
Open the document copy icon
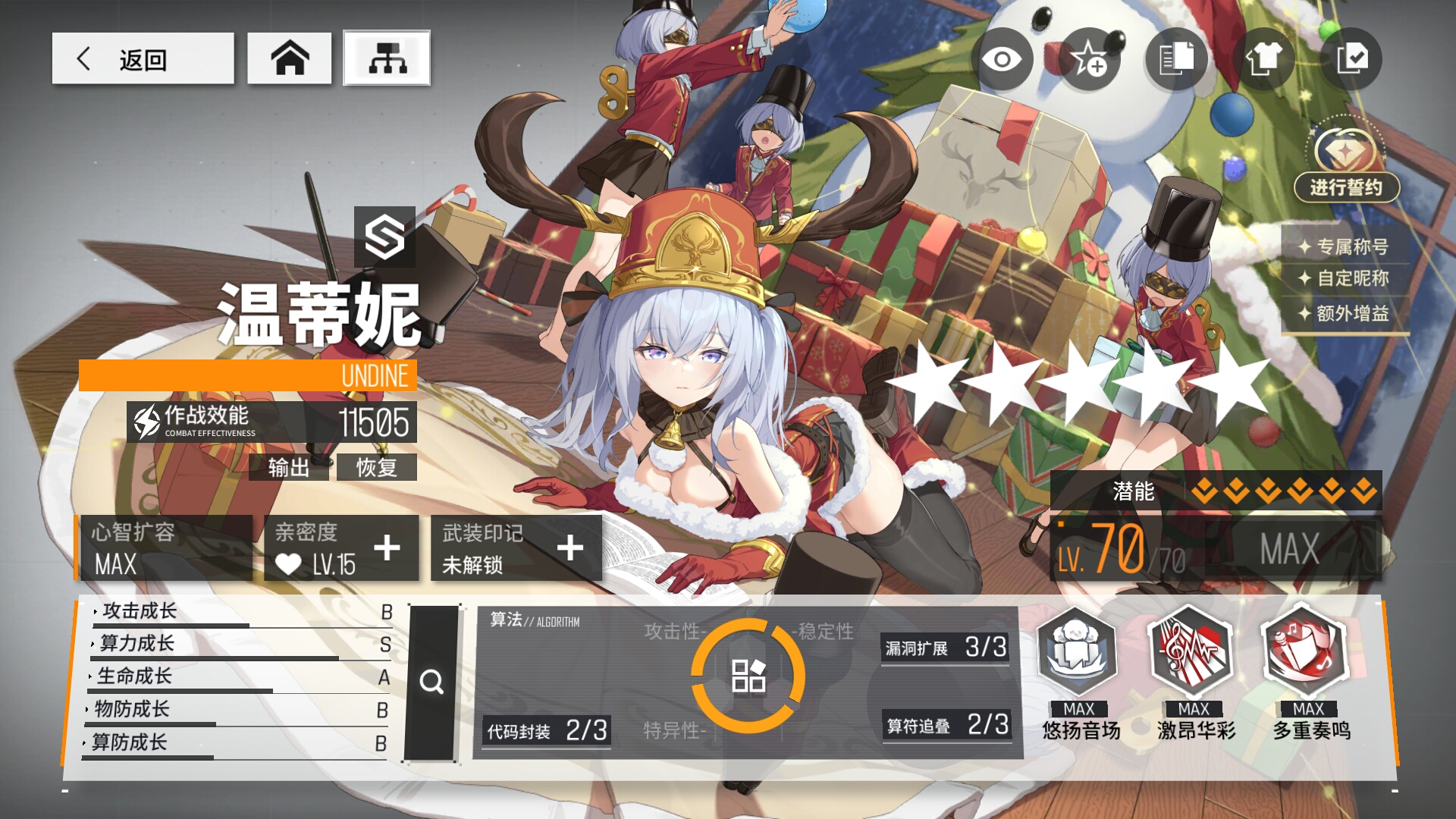pos(1175,59)
